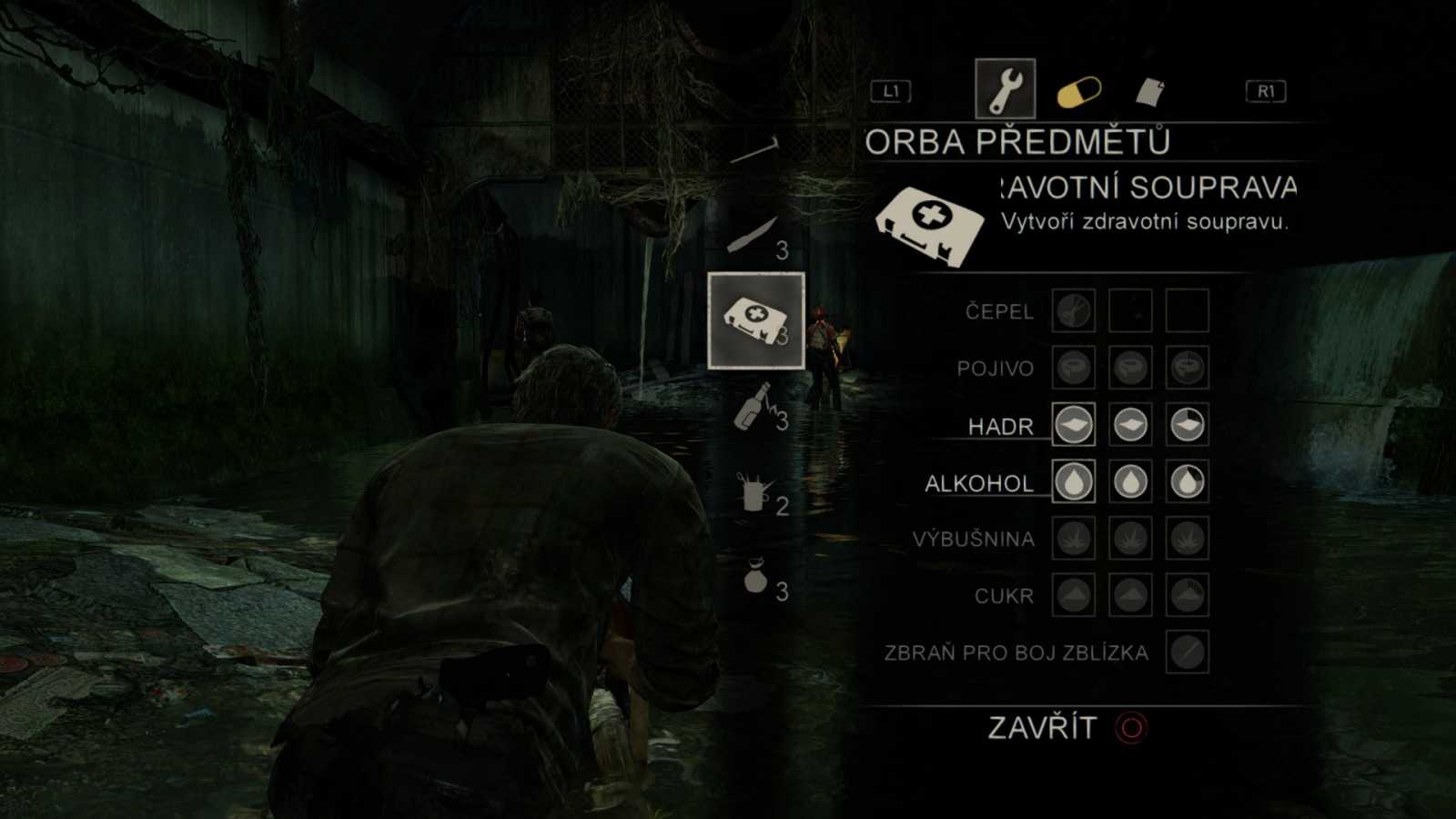Click ZBRAŇ PRO BOJ ZBLÍZKA slot
The image size is (1456, 819).
click(x=1185, y=652)
